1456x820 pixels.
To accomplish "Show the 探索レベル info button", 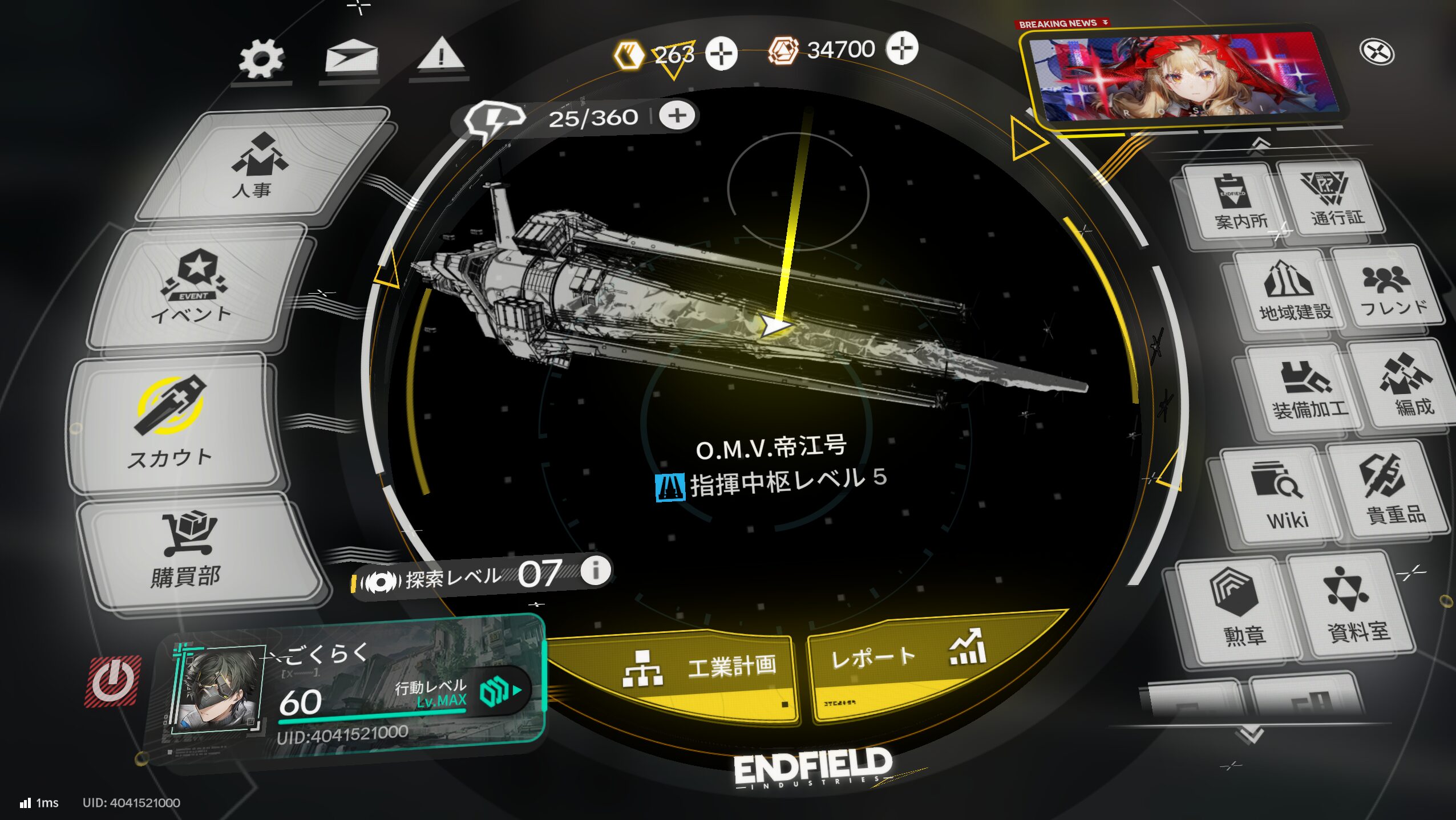I will [595, 570].
